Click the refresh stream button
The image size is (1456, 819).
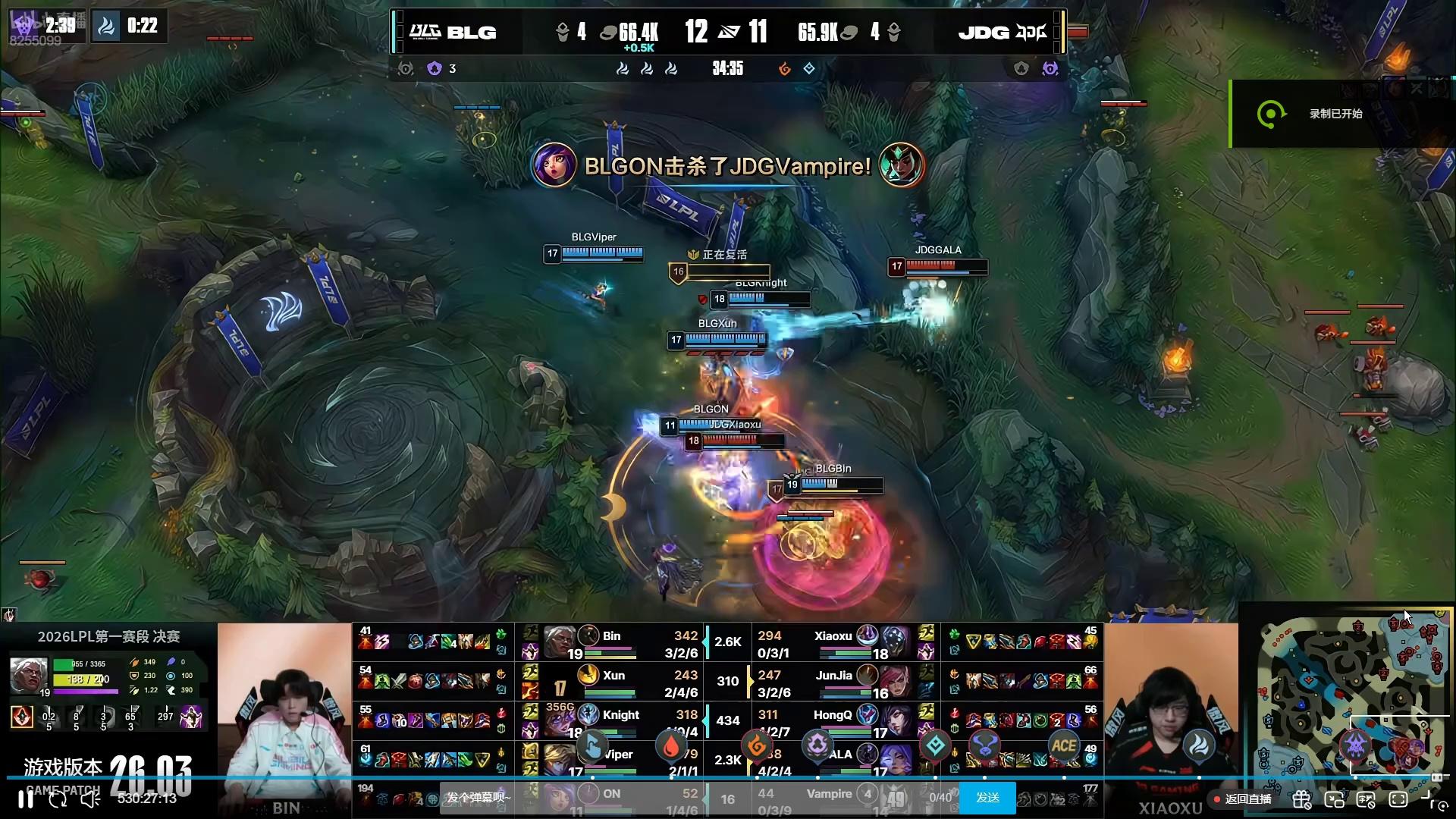coord(58,799)
